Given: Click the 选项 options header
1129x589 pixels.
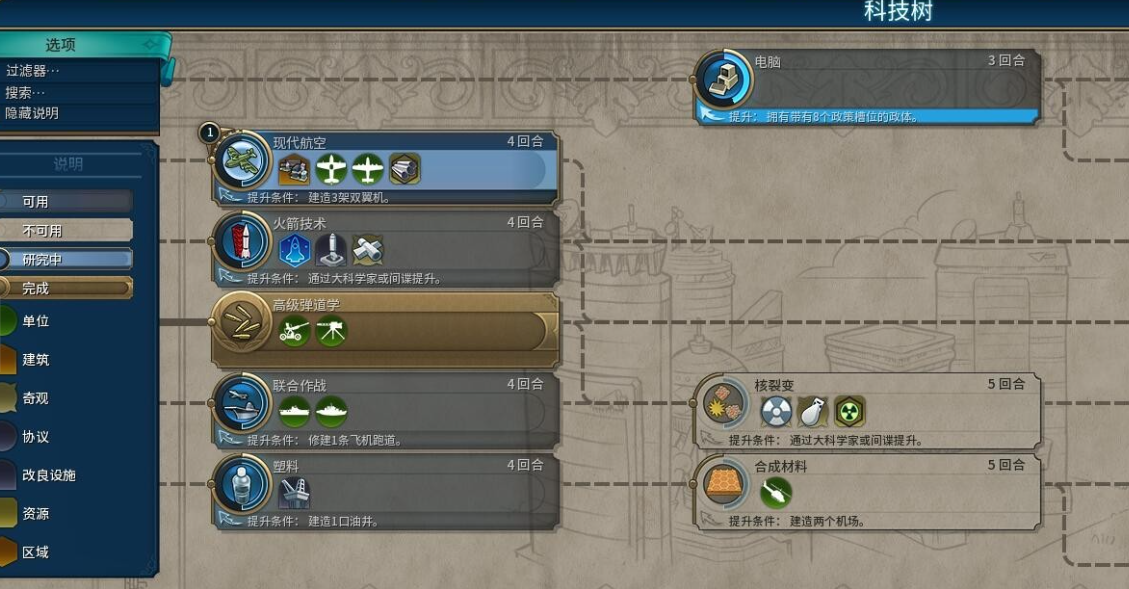Looking at the screenshot, I should [x=62, y=45].
